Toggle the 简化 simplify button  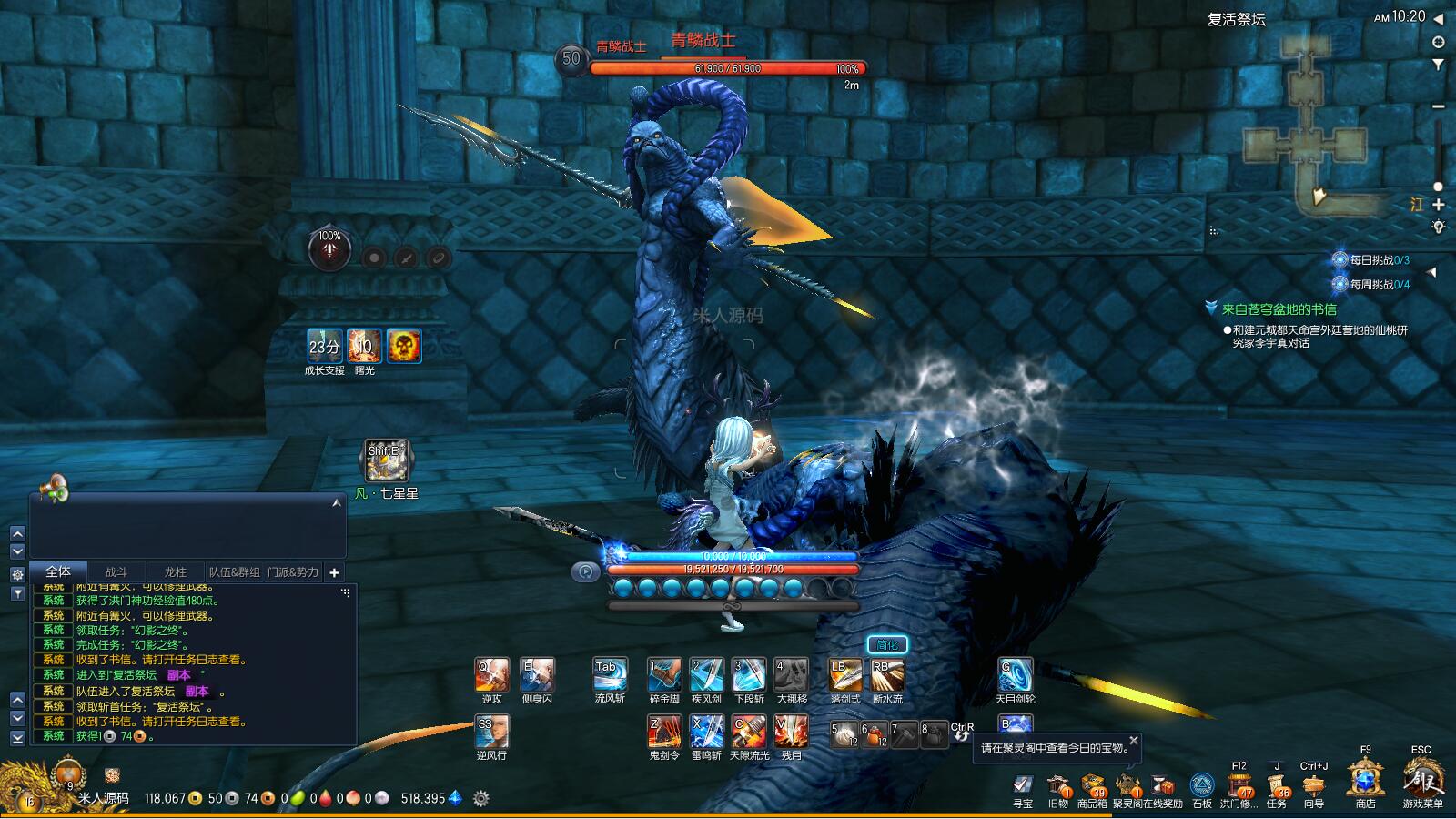pos(886,645)
